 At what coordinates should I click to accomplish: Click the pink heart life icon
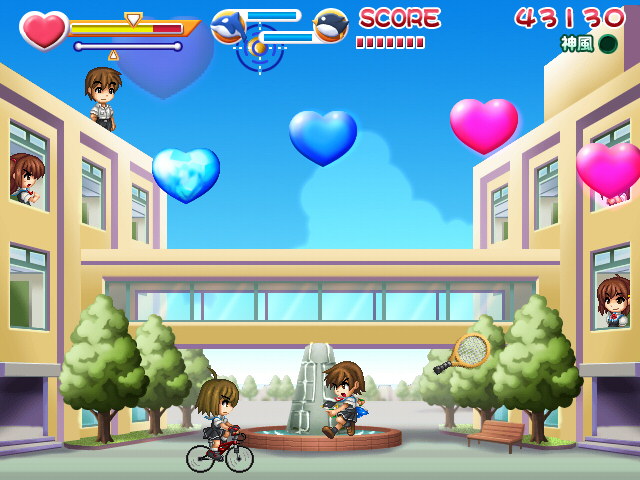click(43, 30)
